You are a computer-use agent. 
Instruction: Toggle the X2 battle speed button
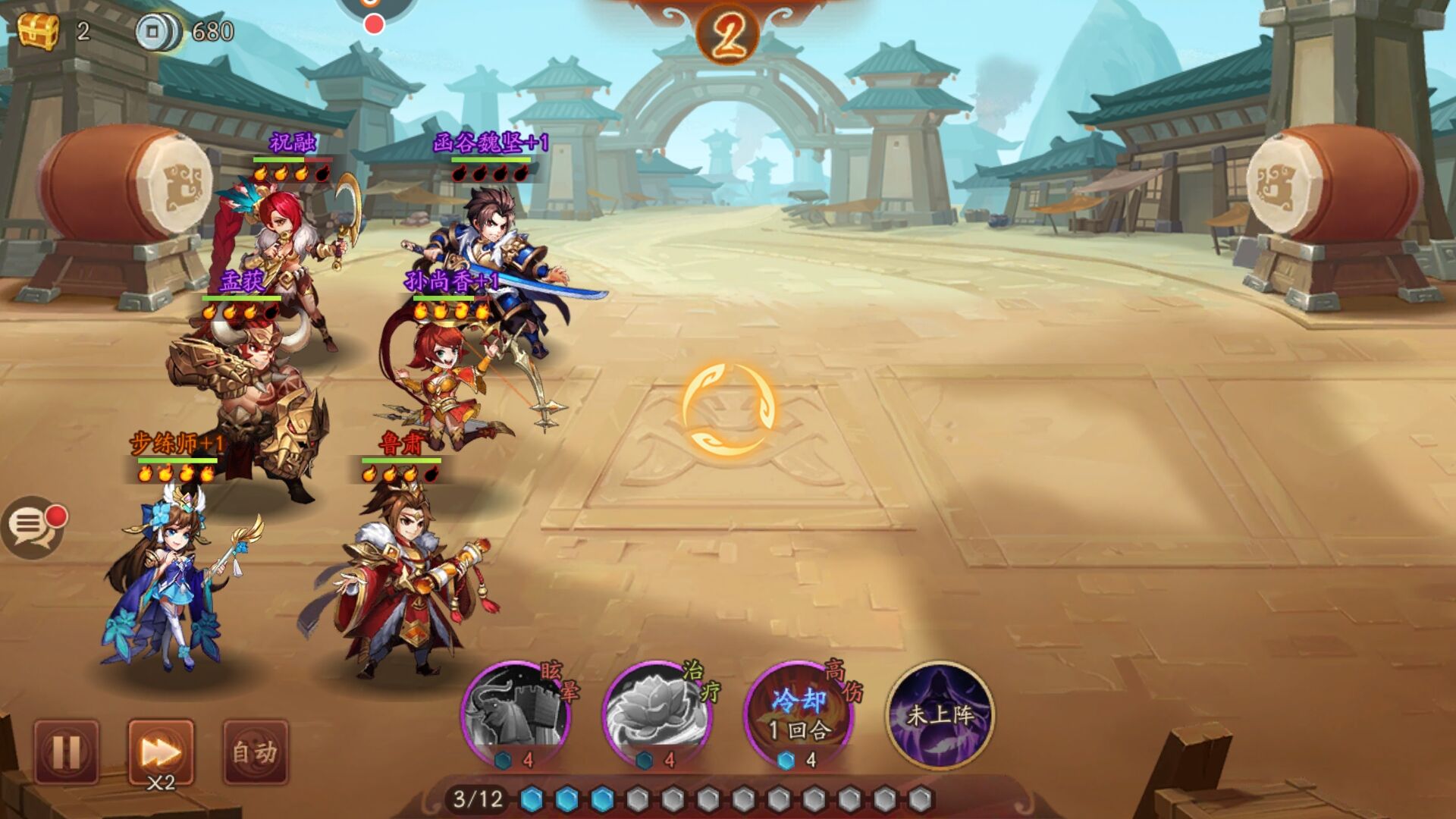pos(161,752)
